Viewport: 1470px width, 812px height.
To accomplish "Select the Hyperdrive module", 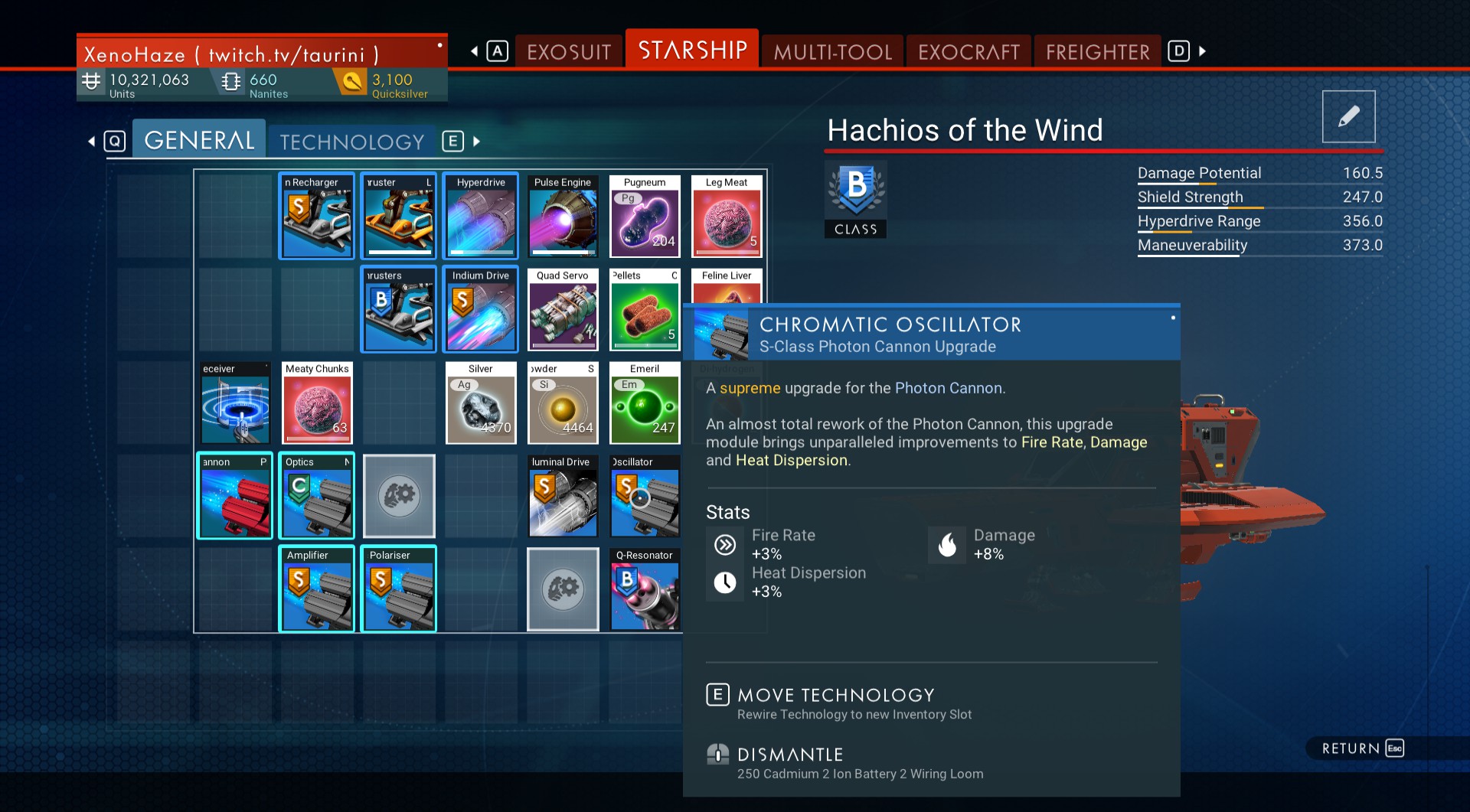I will (480, 216).
